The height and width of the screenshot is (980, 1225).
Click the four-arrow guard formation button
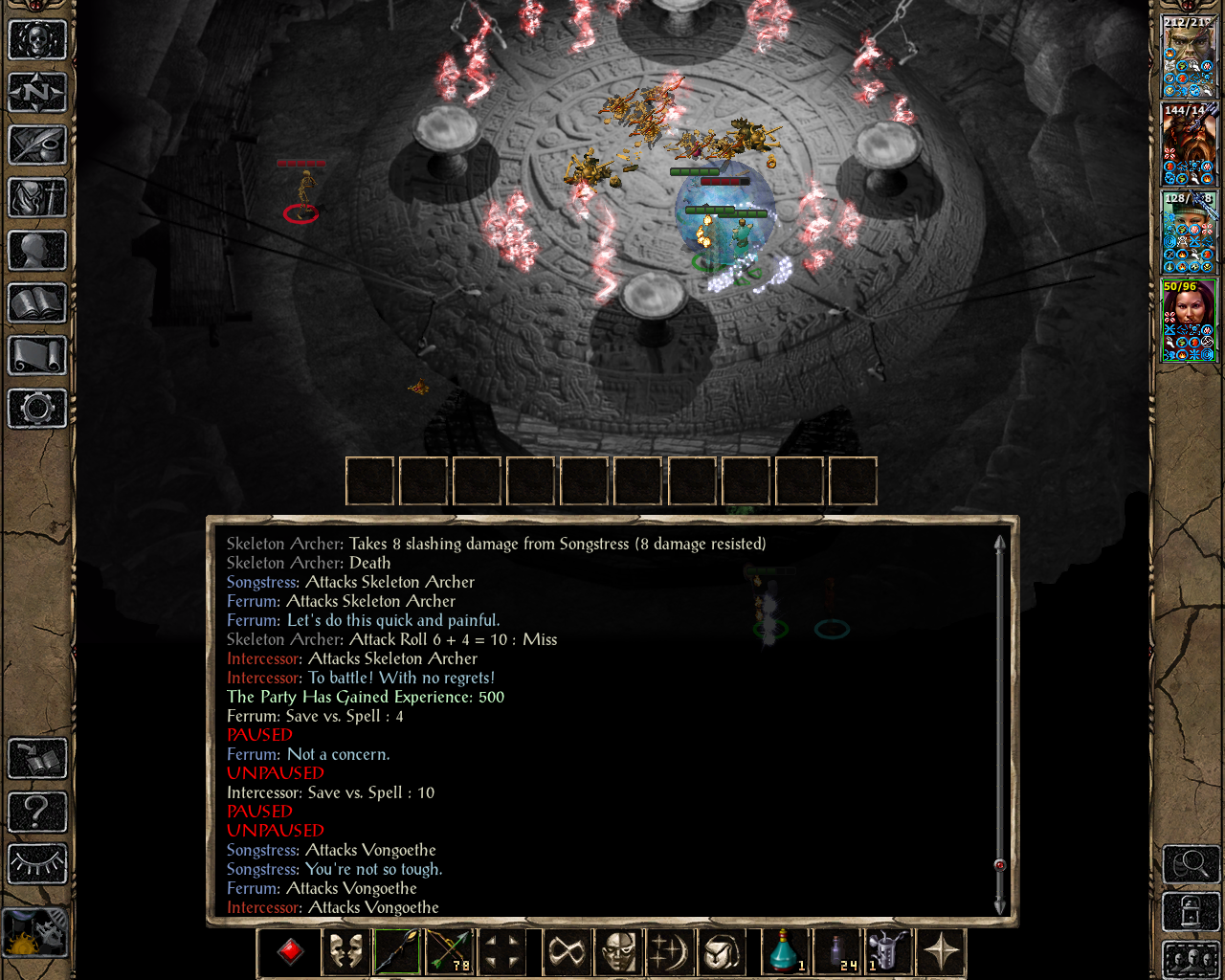coord(502,952)
